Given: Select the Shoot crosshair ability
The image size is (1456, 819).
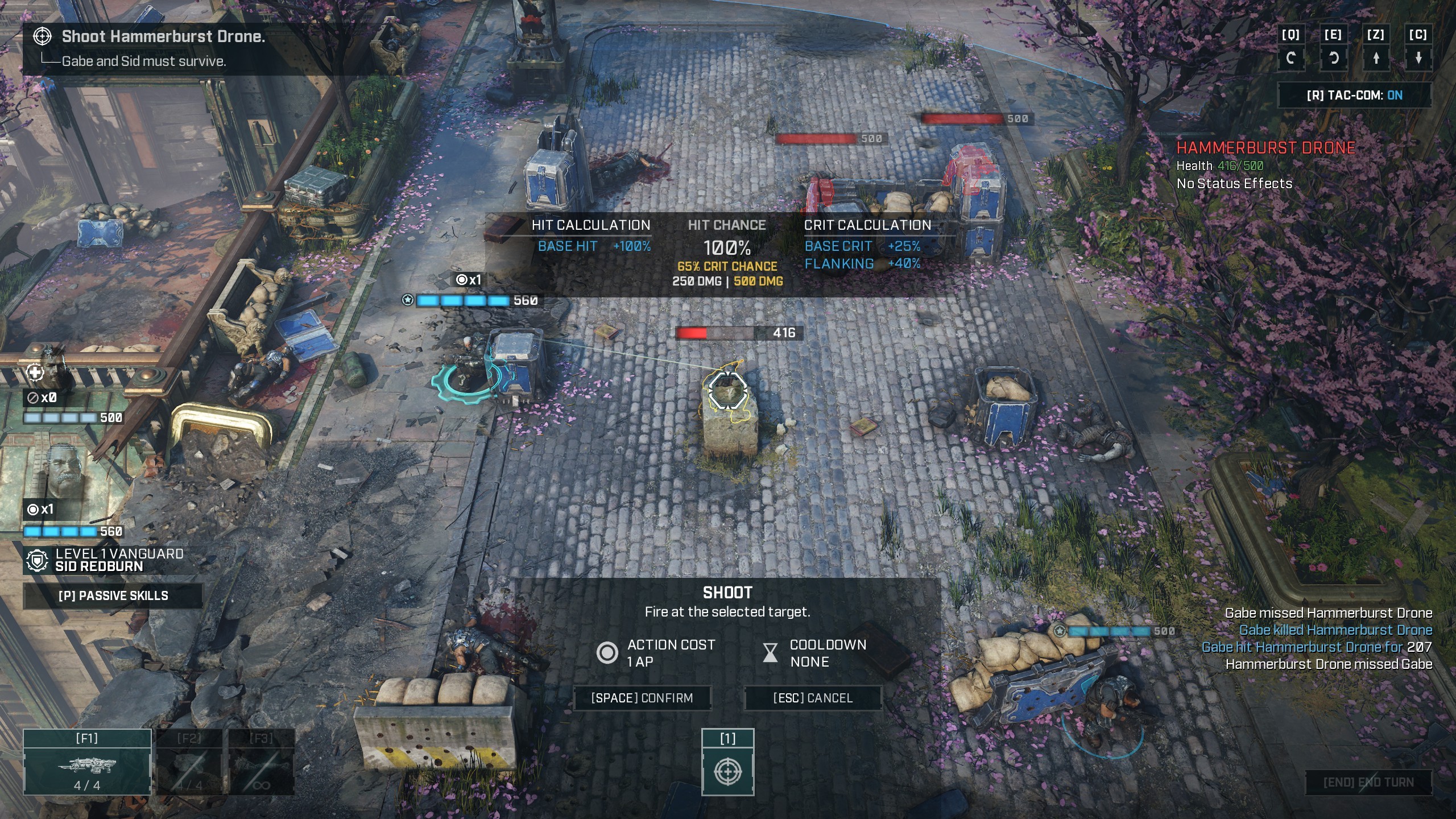Looking at the screenshot, I should pos(727,771).
